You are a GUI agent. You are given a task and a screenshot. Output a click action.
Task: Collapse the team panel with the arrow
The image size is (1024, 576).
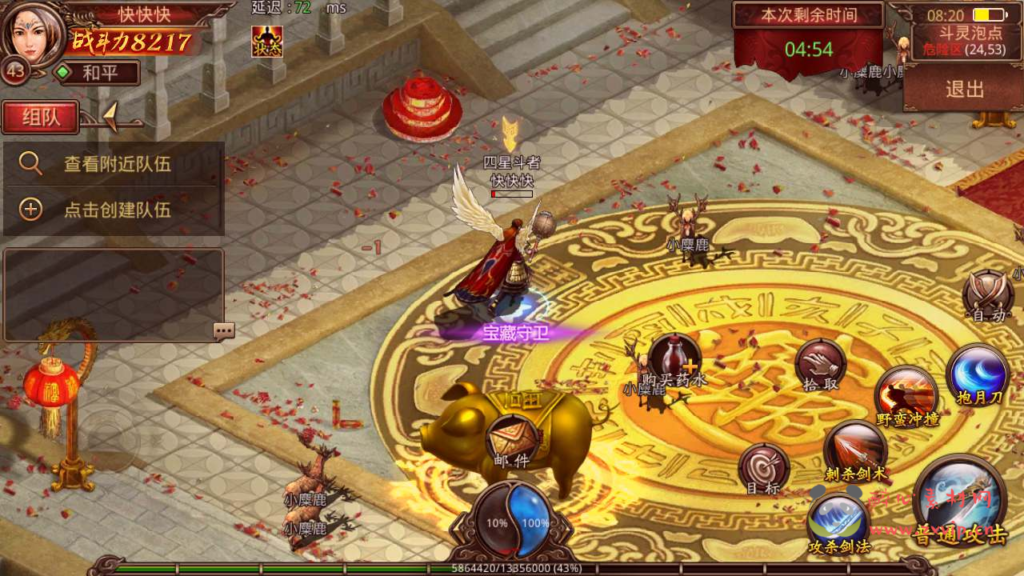point(110,116)
